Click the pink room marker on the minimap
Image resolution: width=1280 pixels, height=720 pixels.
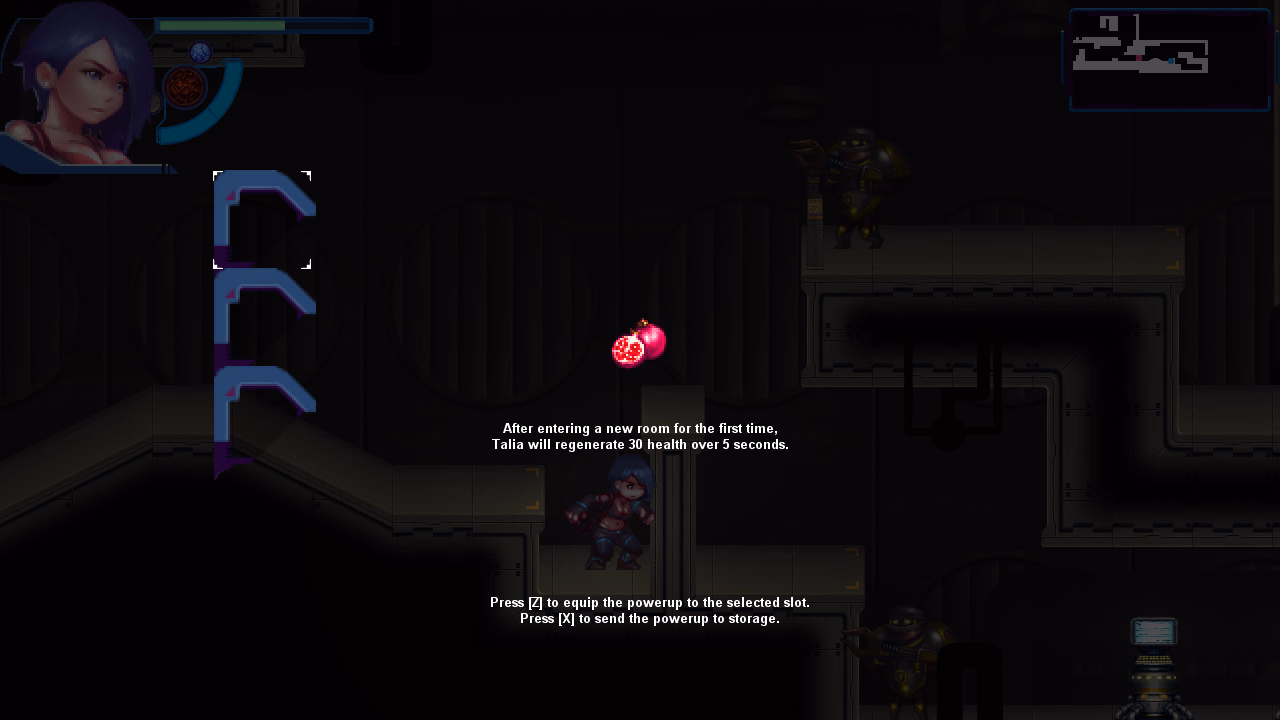[1139, 58]
